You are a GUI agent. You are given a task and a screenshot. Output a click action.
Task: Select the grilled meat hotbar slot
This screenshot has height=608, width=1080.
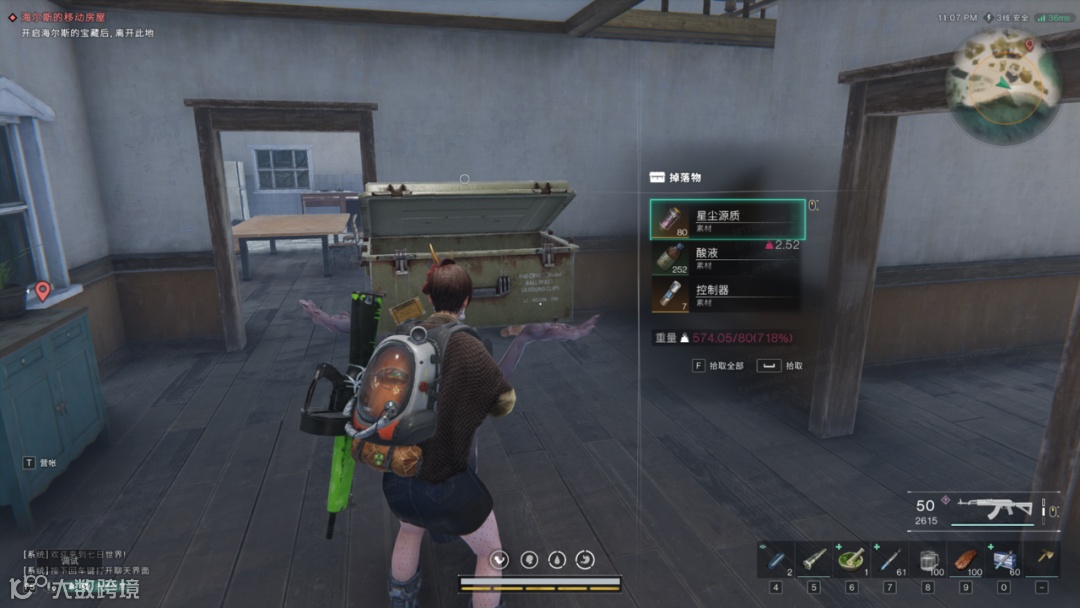point(966,559)
